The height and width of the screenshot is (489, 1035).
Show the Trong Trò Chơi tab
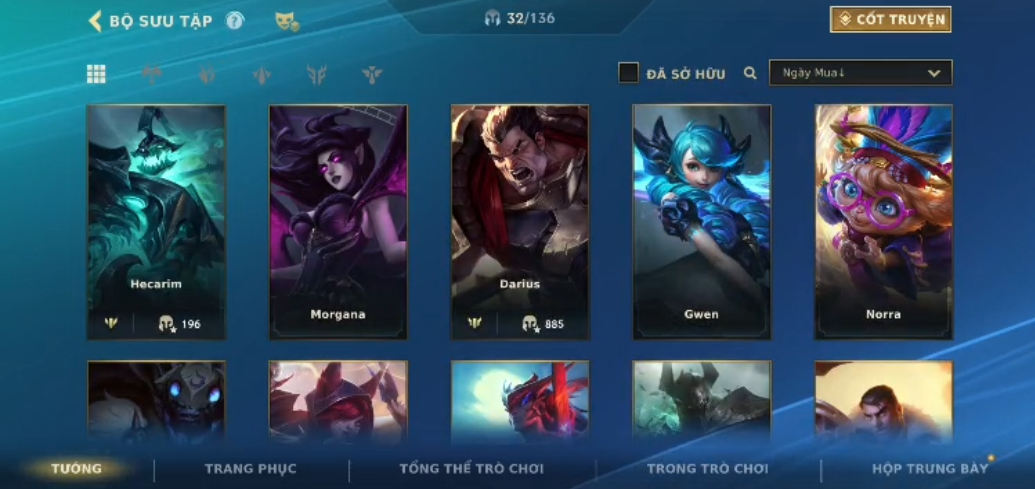tap(707, 468)
